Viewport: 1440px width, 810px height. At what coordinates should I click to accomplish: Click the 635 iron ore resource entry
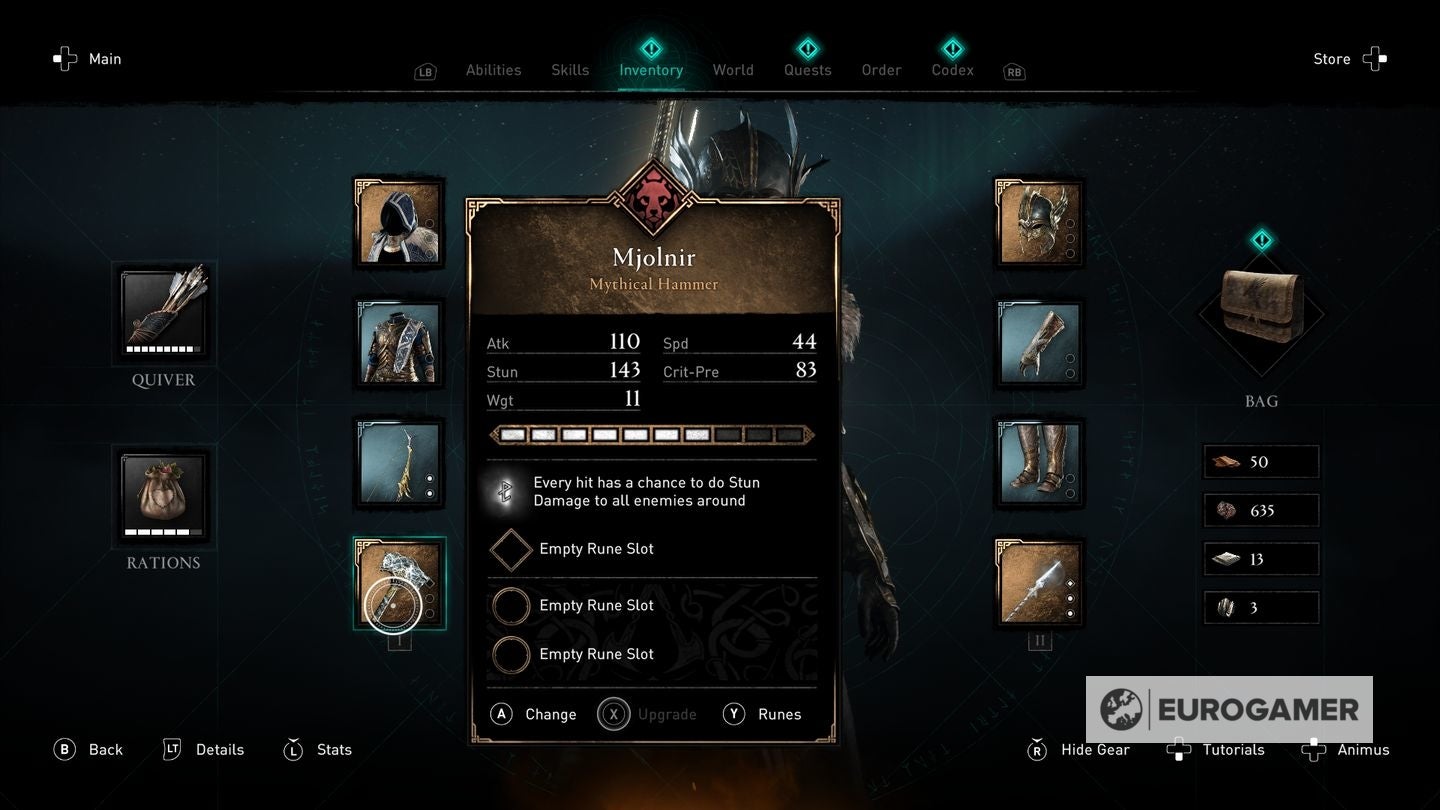pos(1260,510)
